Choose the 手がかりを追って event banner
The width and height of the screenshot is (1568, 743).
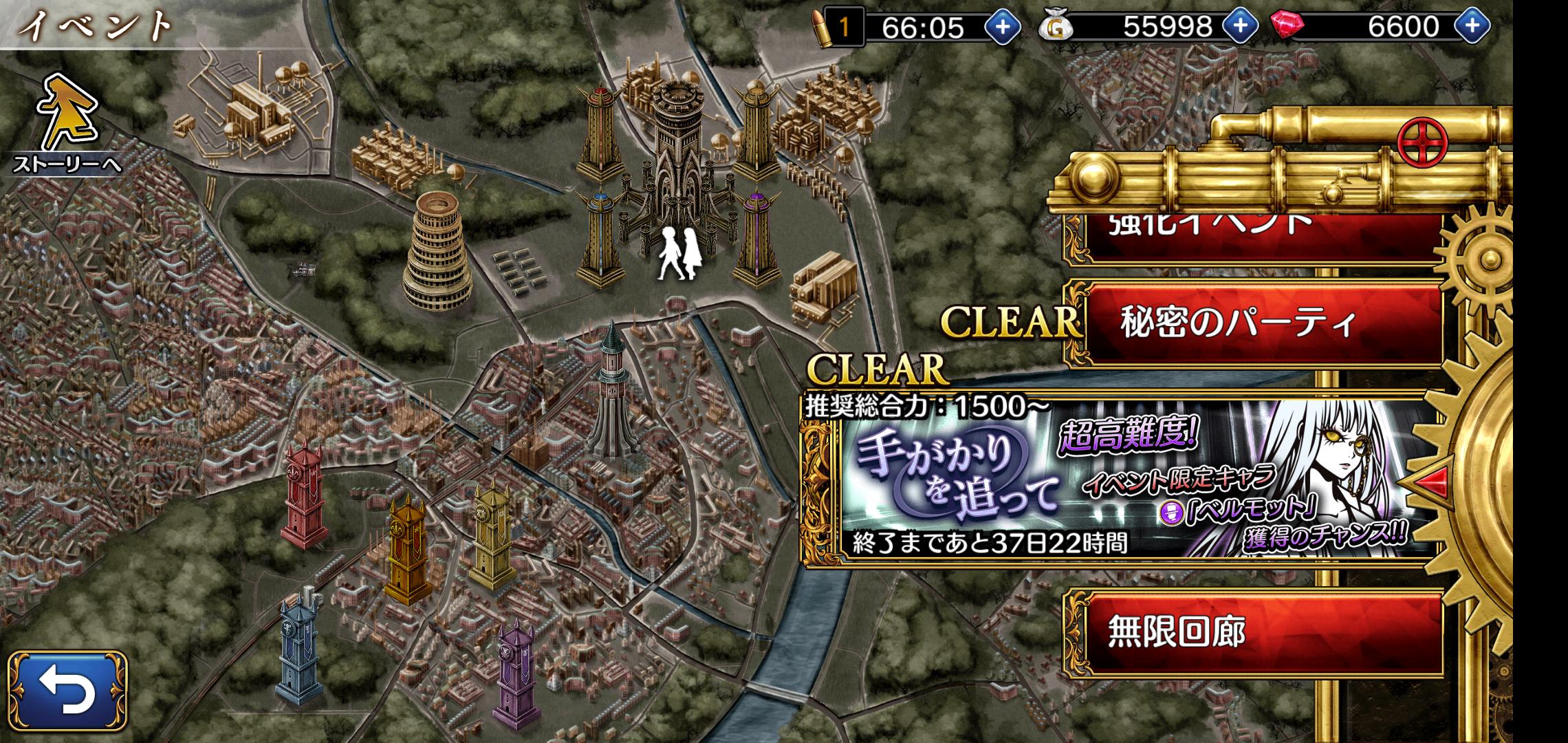(1121, 482)
